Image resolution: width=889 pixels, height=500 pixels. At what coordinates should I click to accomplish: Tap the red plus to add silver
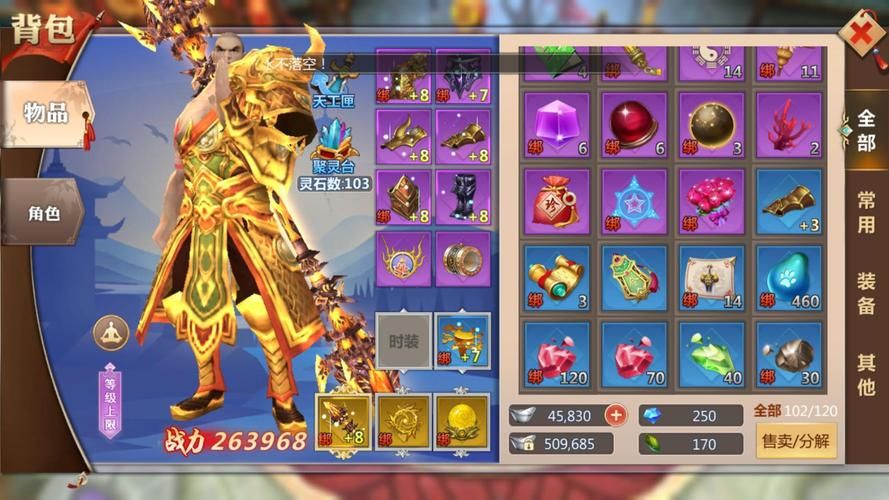point(616,415)
